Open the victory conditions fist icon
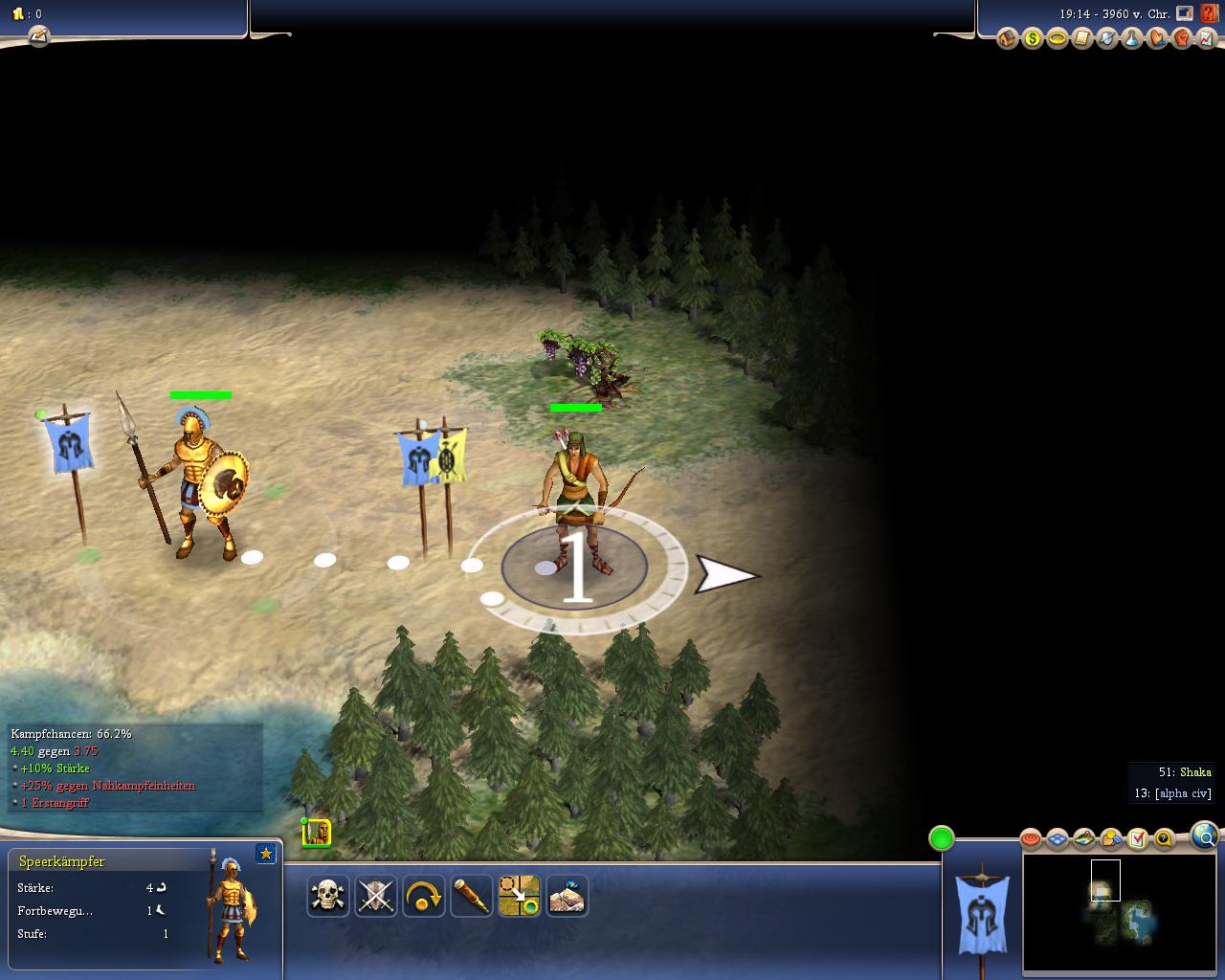1225x980 pixels. [1182, 38]
